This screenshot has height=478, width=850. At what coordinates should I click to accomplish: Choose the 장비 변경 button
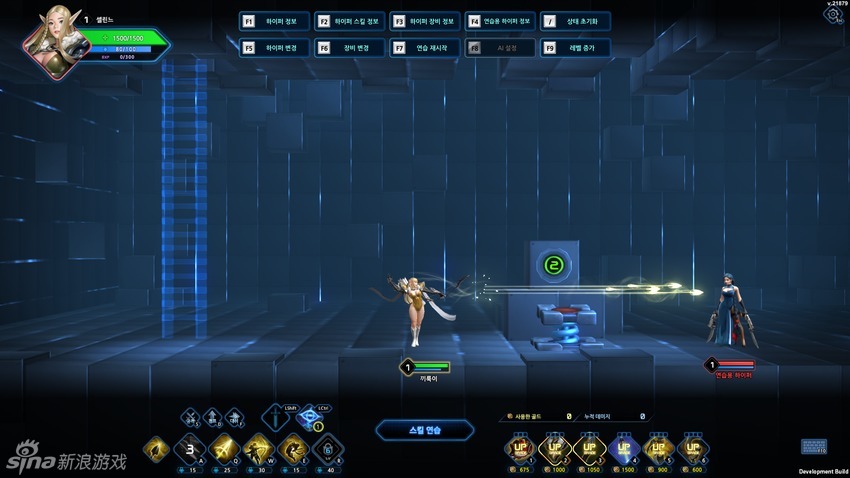pos(349,47)
